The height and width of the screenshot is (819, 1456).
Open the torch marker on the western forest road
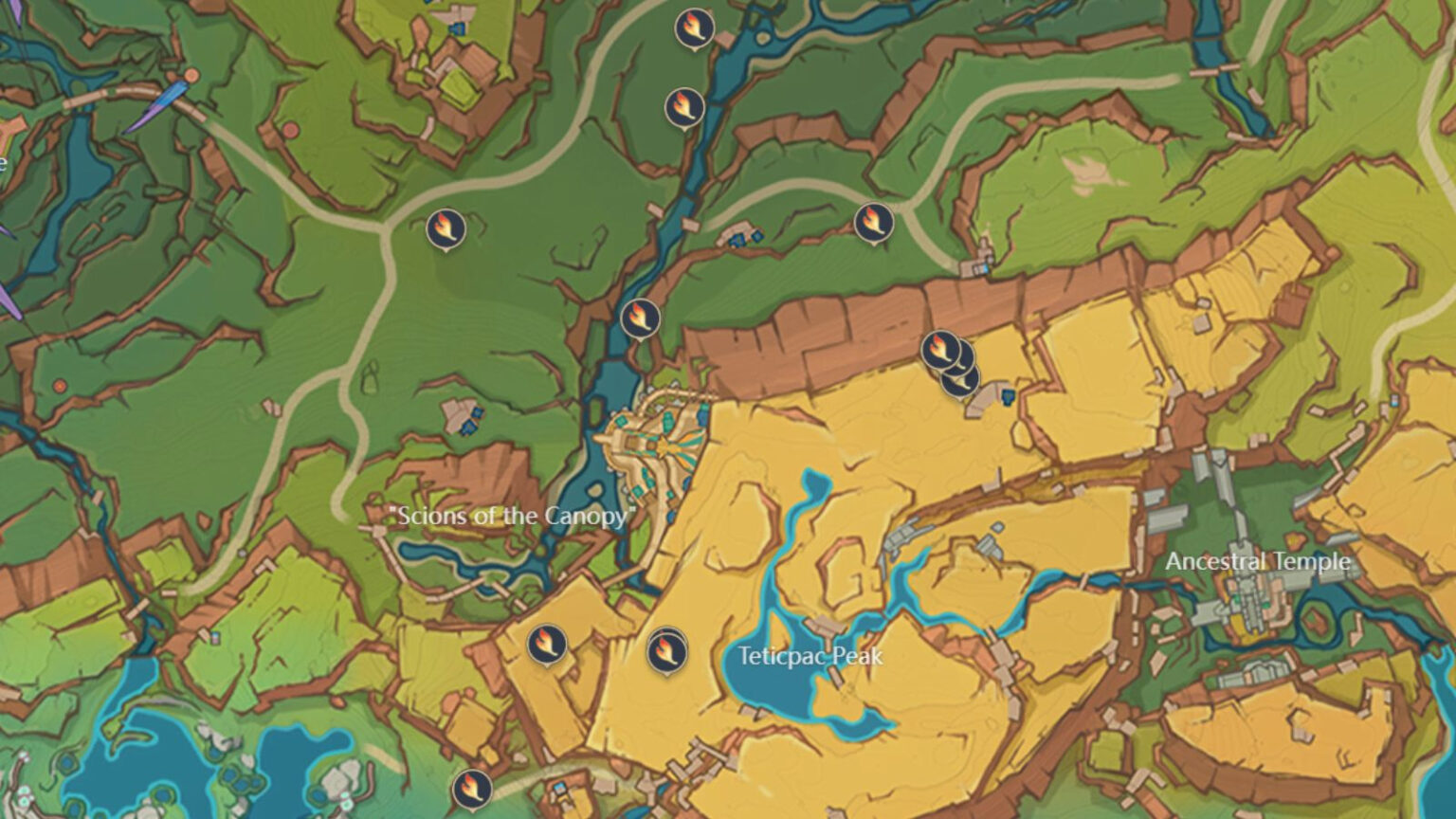tap(447, 227)
